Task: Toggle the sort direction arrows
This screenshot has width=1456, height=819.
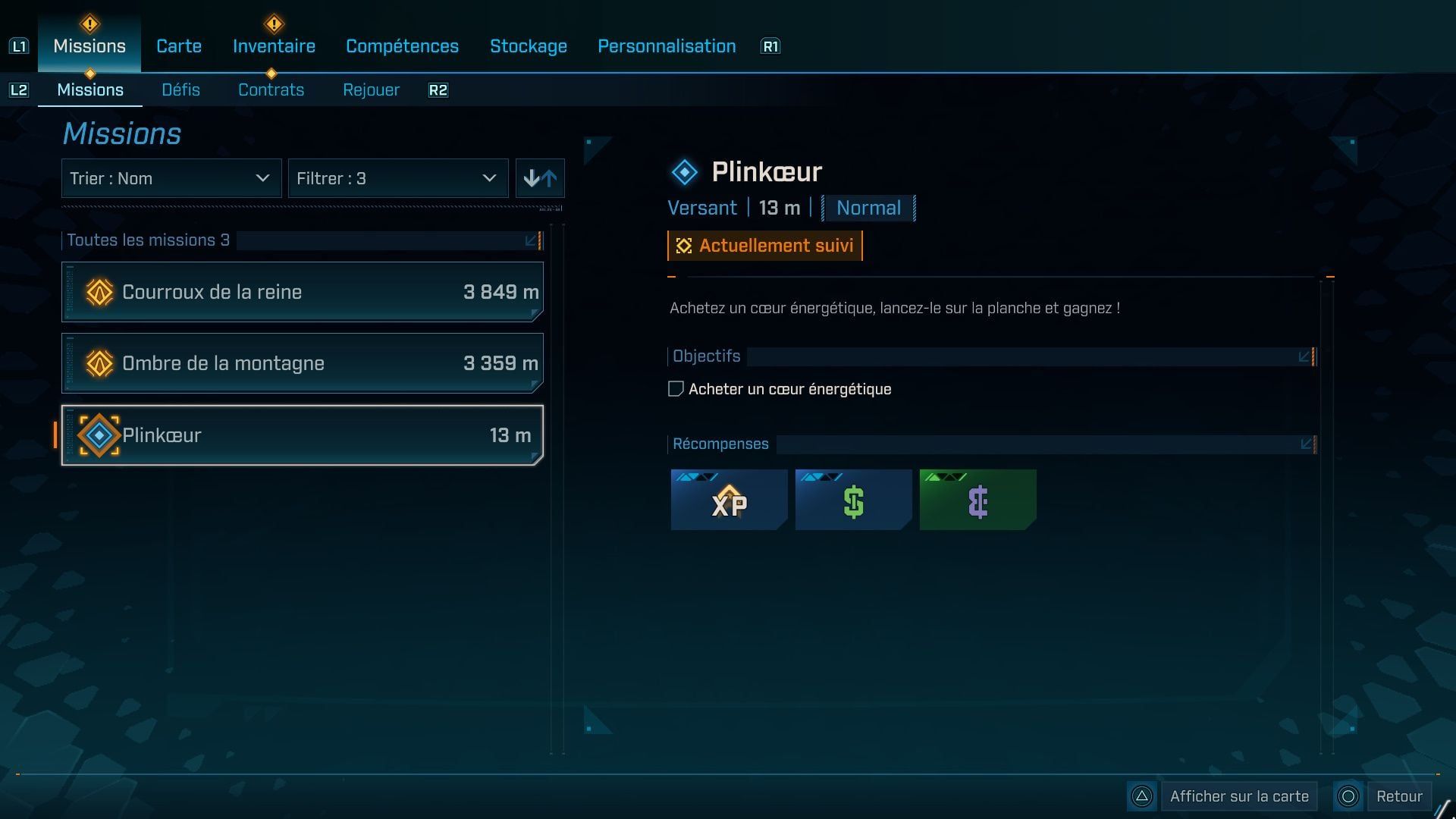Action: coord(540,178)
